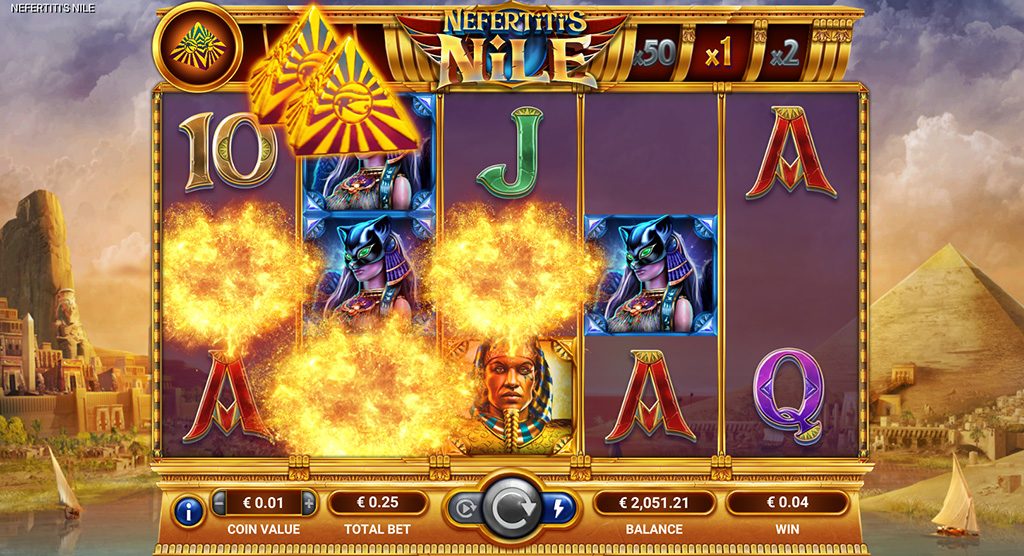Increase the coin value with plus
1024x556 pixels.
(309, 502)
